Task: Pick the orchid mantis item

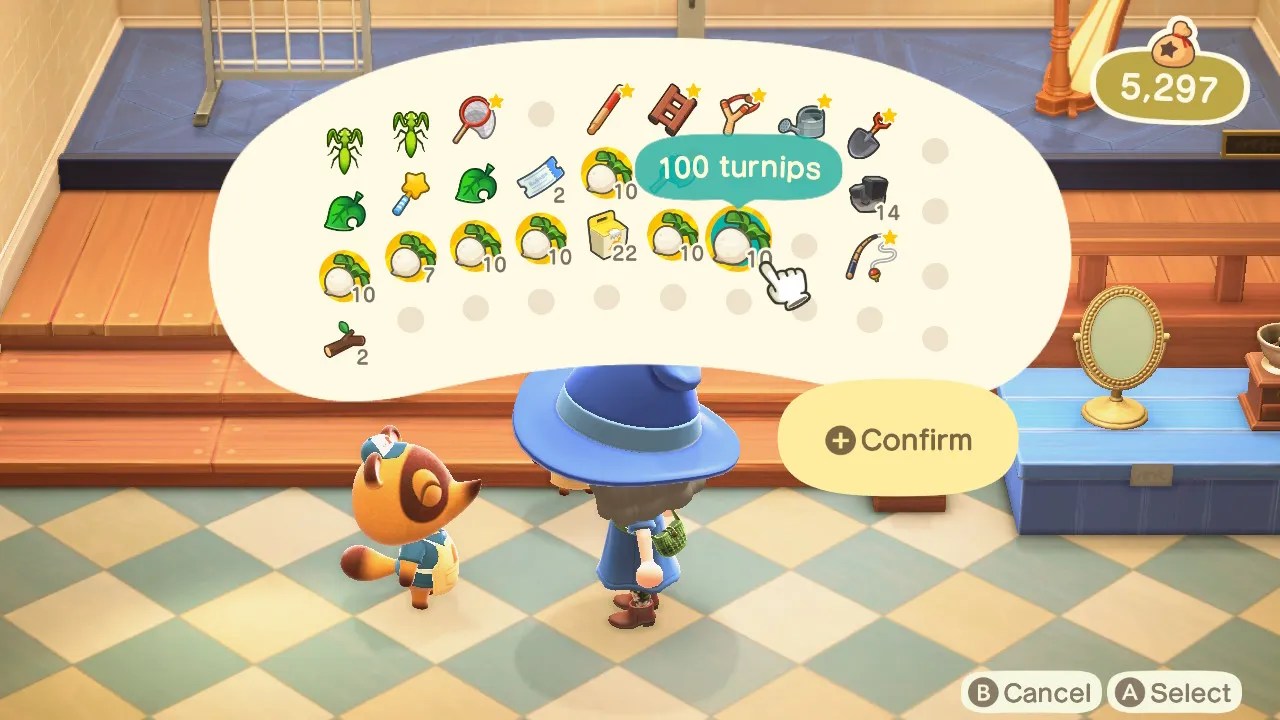Action: [x=410, y=130]
